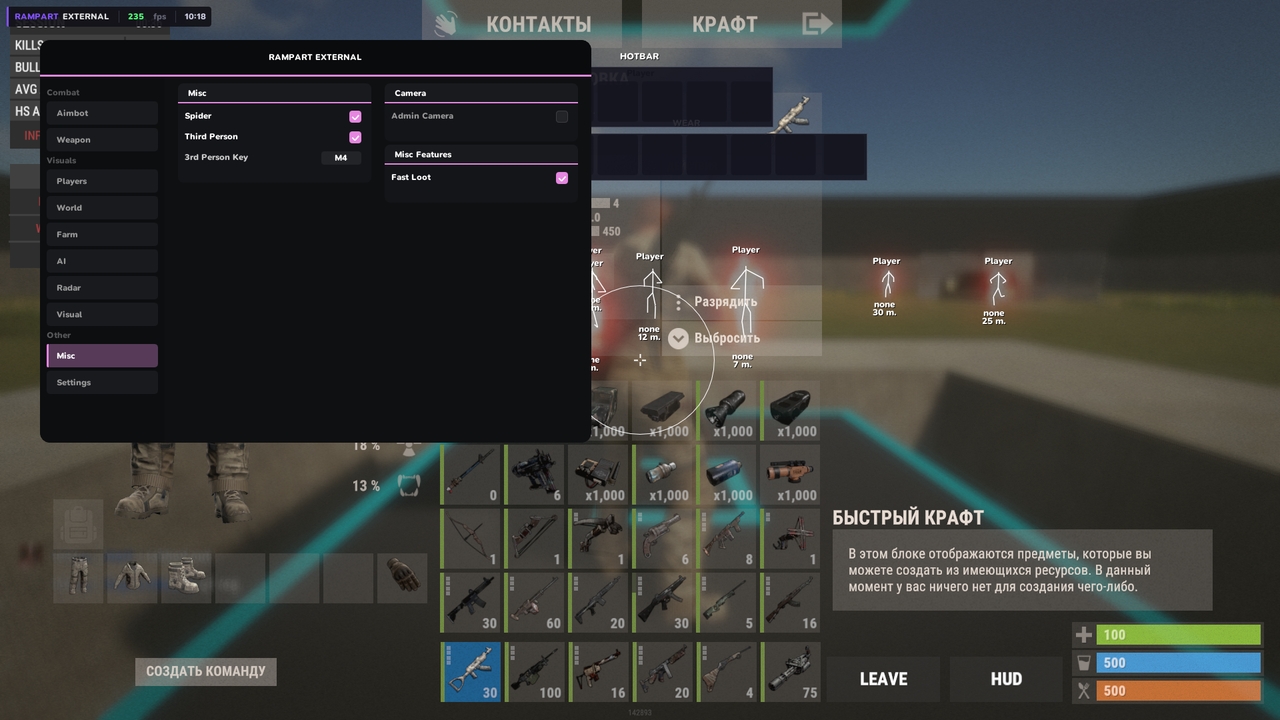This screenshot has height=720, width=1280.
Task: Toggle off the Third Person checkbox
Action: (x=355, y=136)
